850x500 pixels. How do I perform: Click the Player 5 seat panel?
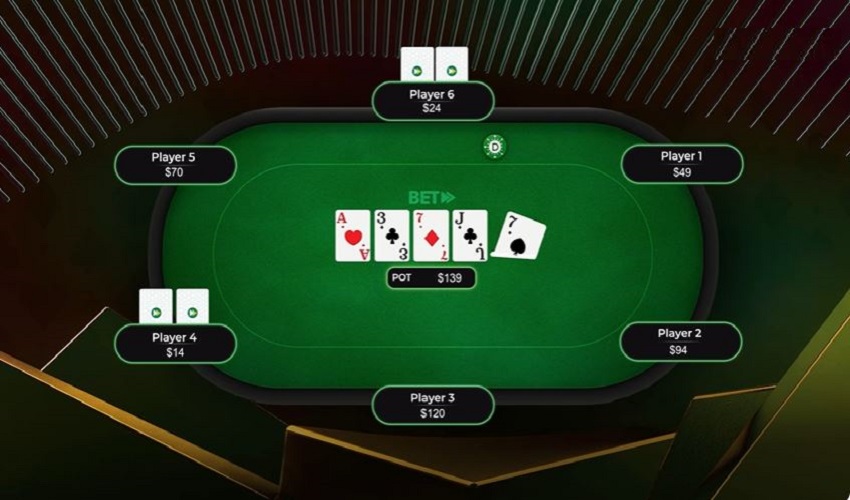click(x=175, y=165)
